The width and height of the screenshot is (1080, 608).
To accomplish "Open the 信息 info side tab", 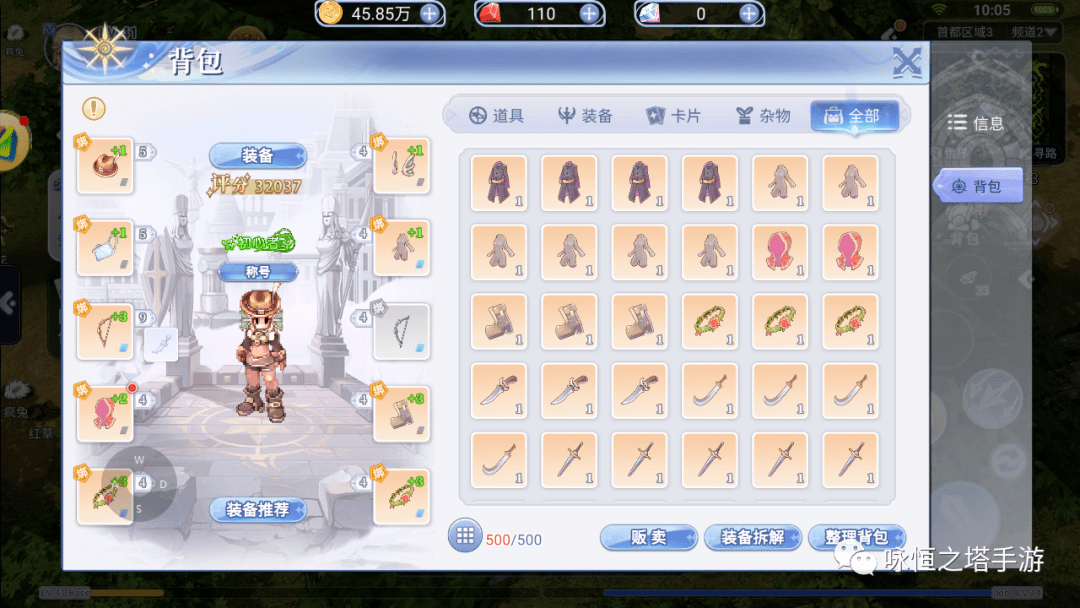I will [976, 123].
